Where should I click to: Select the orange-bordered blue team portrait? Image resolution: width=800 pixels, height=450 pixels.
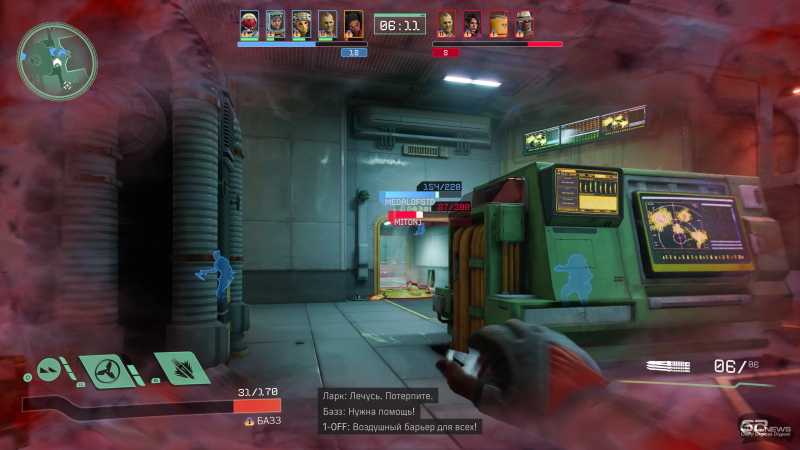coord(353,24)
